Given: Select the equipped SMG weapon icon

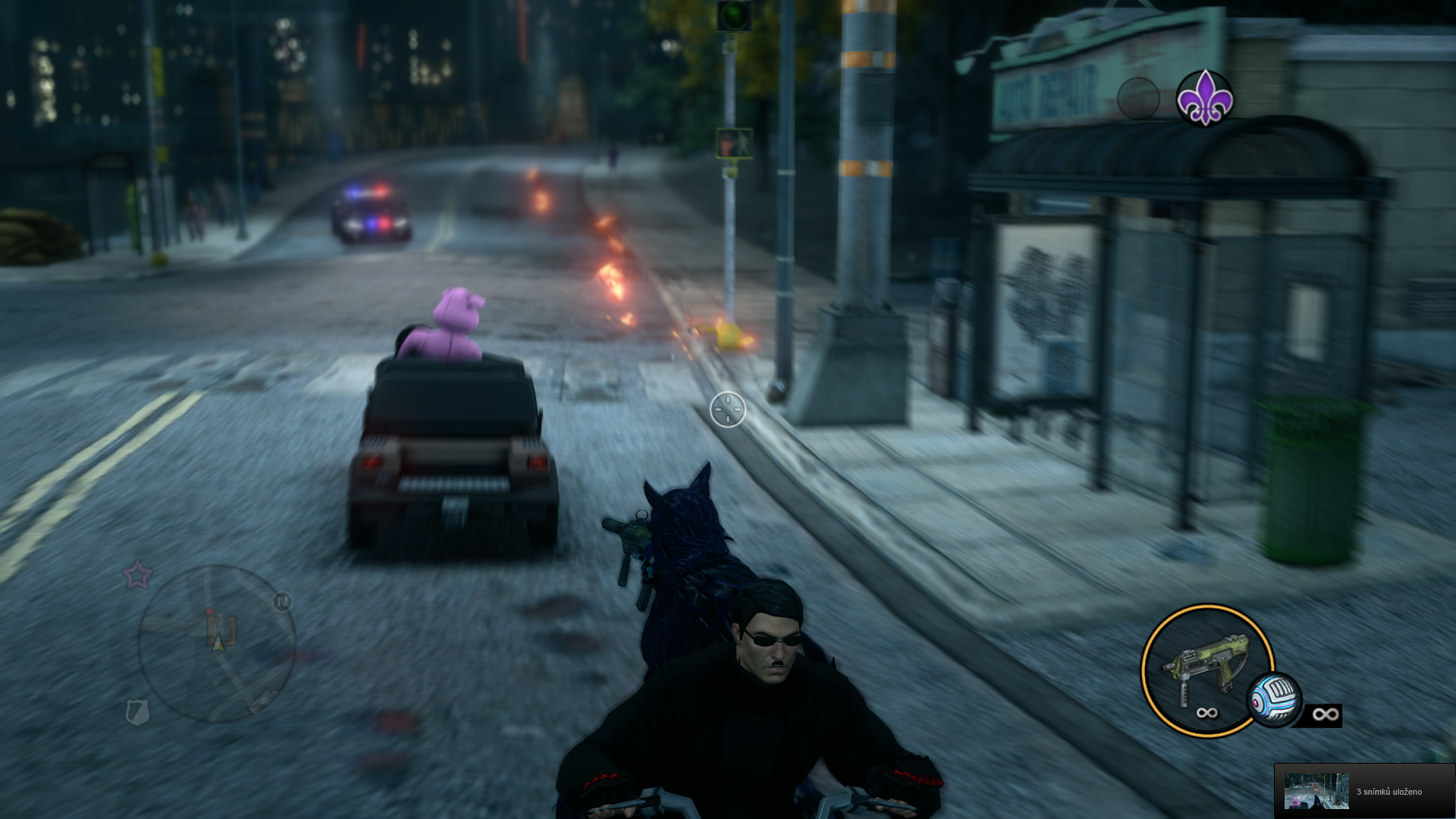Looking at the screenshot, I should (x=1200, y=666).
